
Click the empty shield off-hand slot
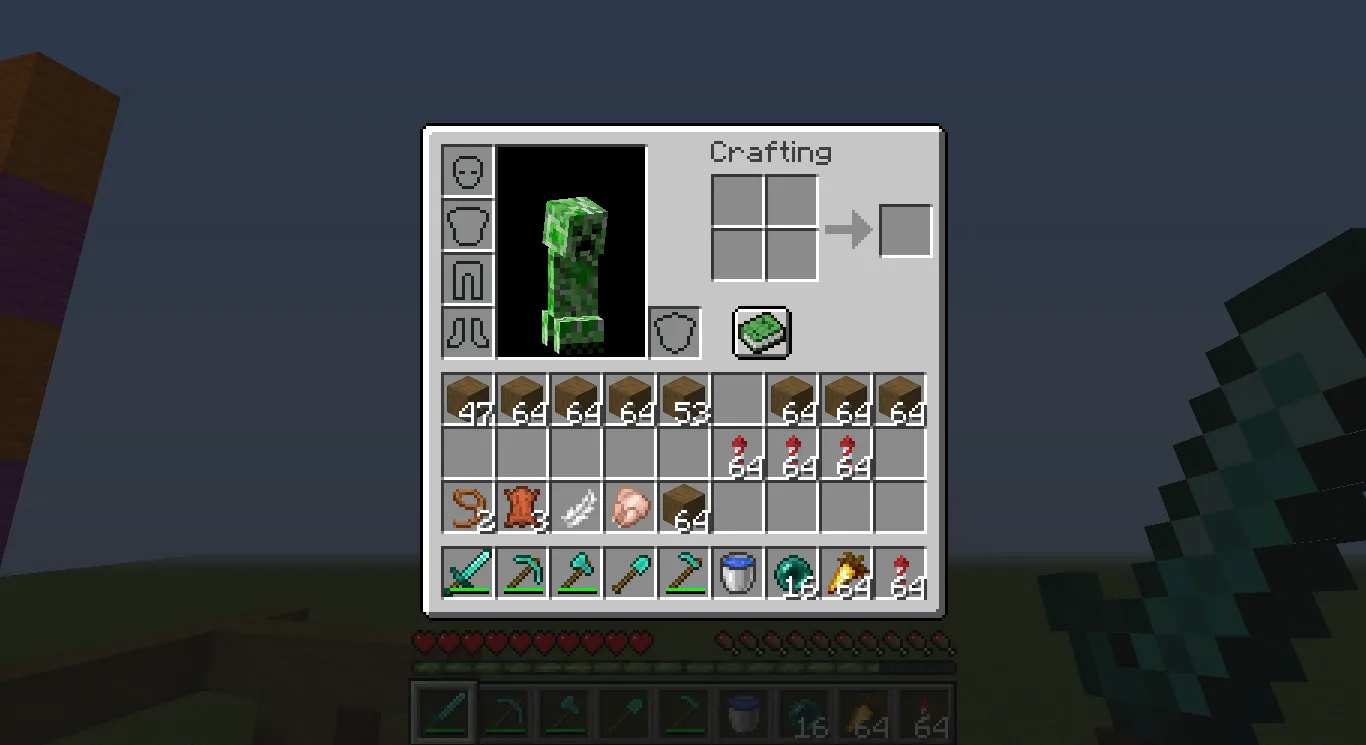pos(674,332)
